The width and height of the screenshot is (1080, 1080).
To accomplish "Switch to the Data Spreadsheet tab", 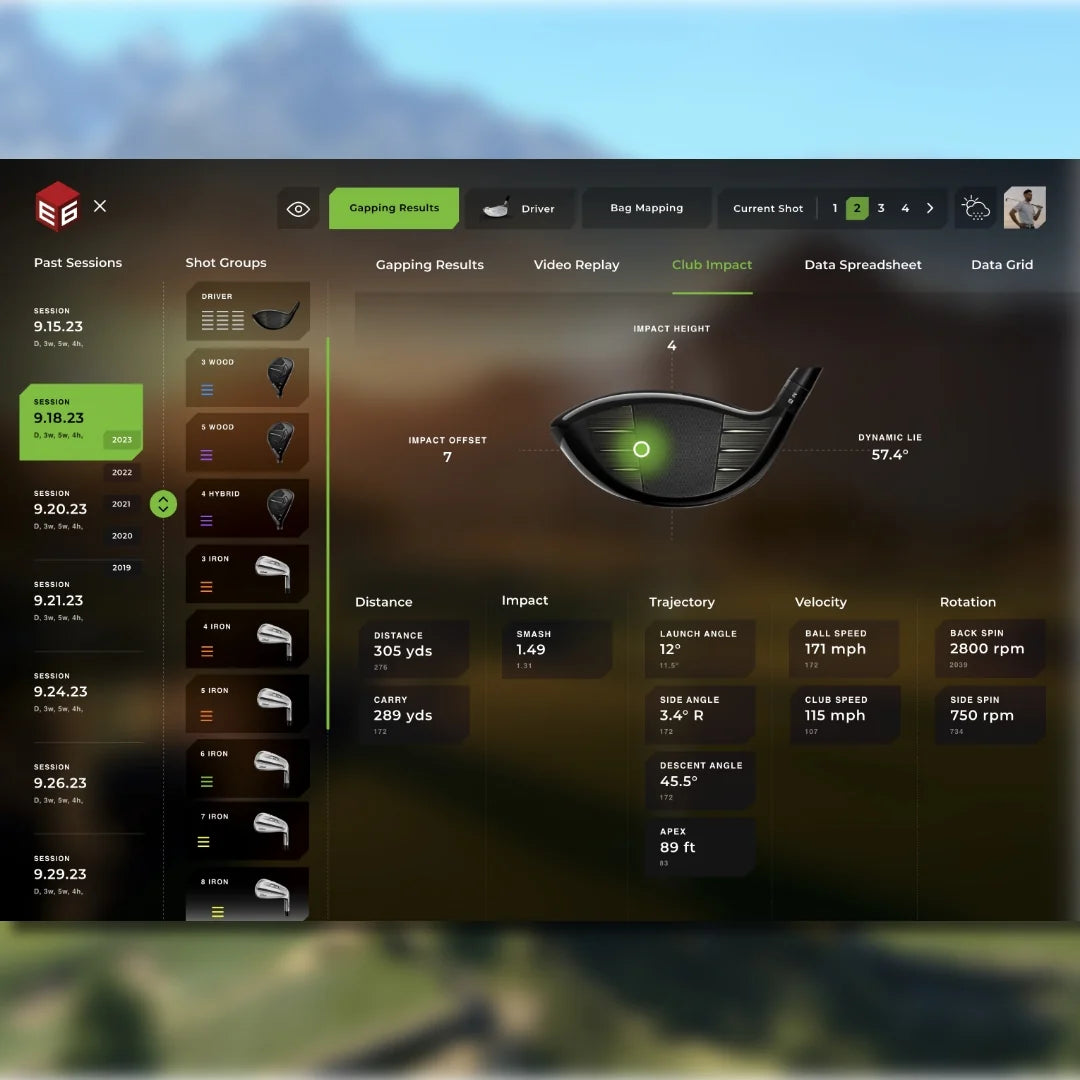I will (x=863, y=265).
